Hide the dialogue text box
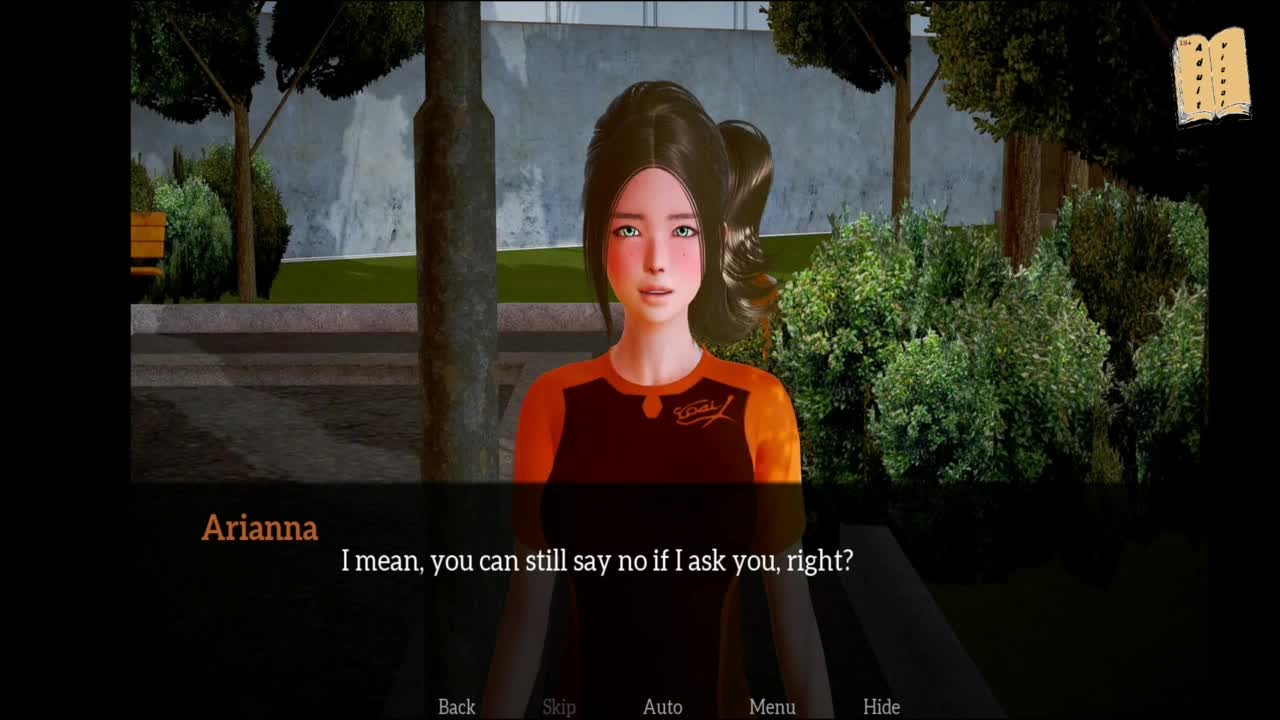This screenshot has width=1280, height=720. click(881, 707)
